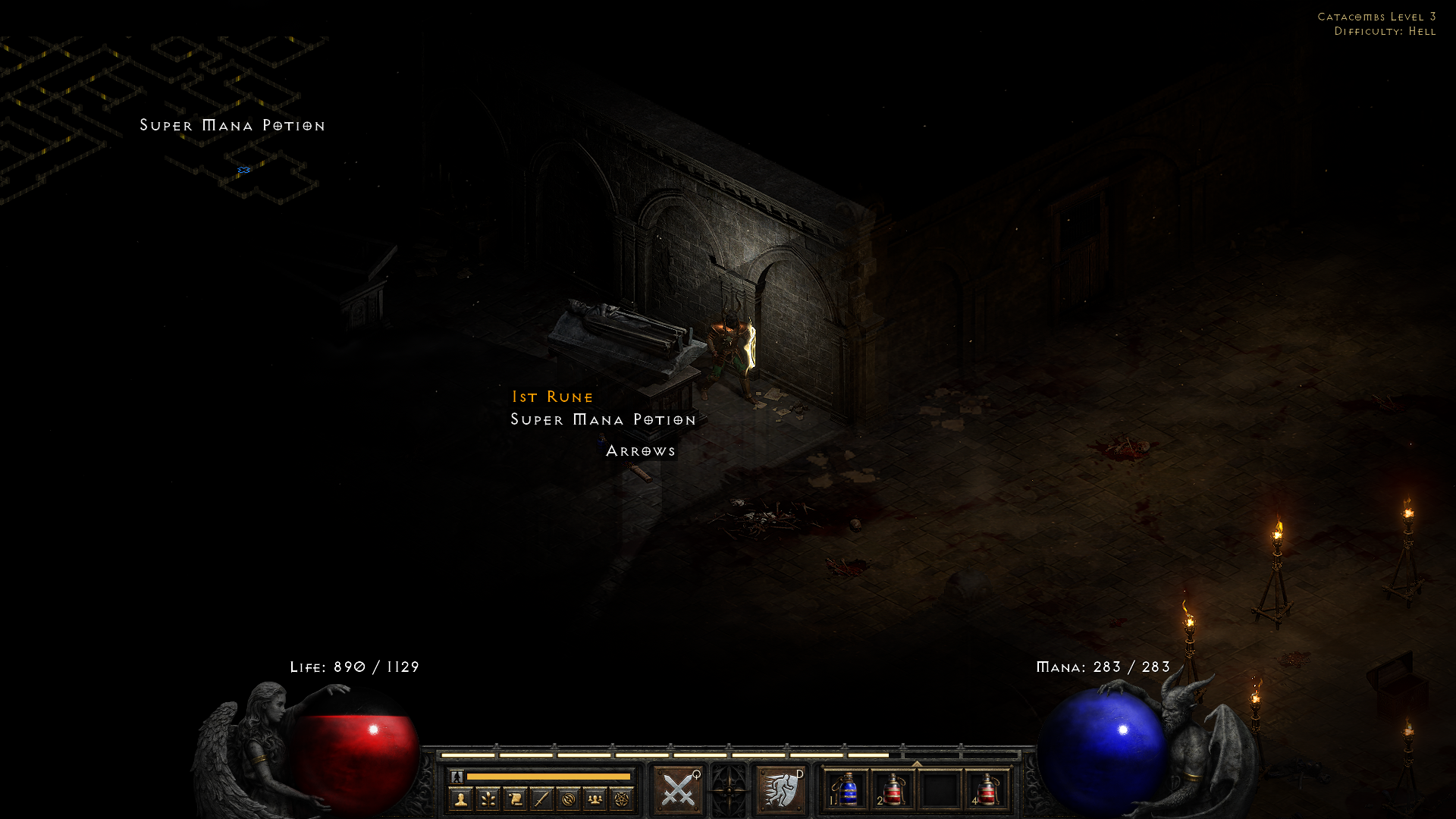
Task: Select the crossed-swords left skill slot
Action: click(677, 789)
